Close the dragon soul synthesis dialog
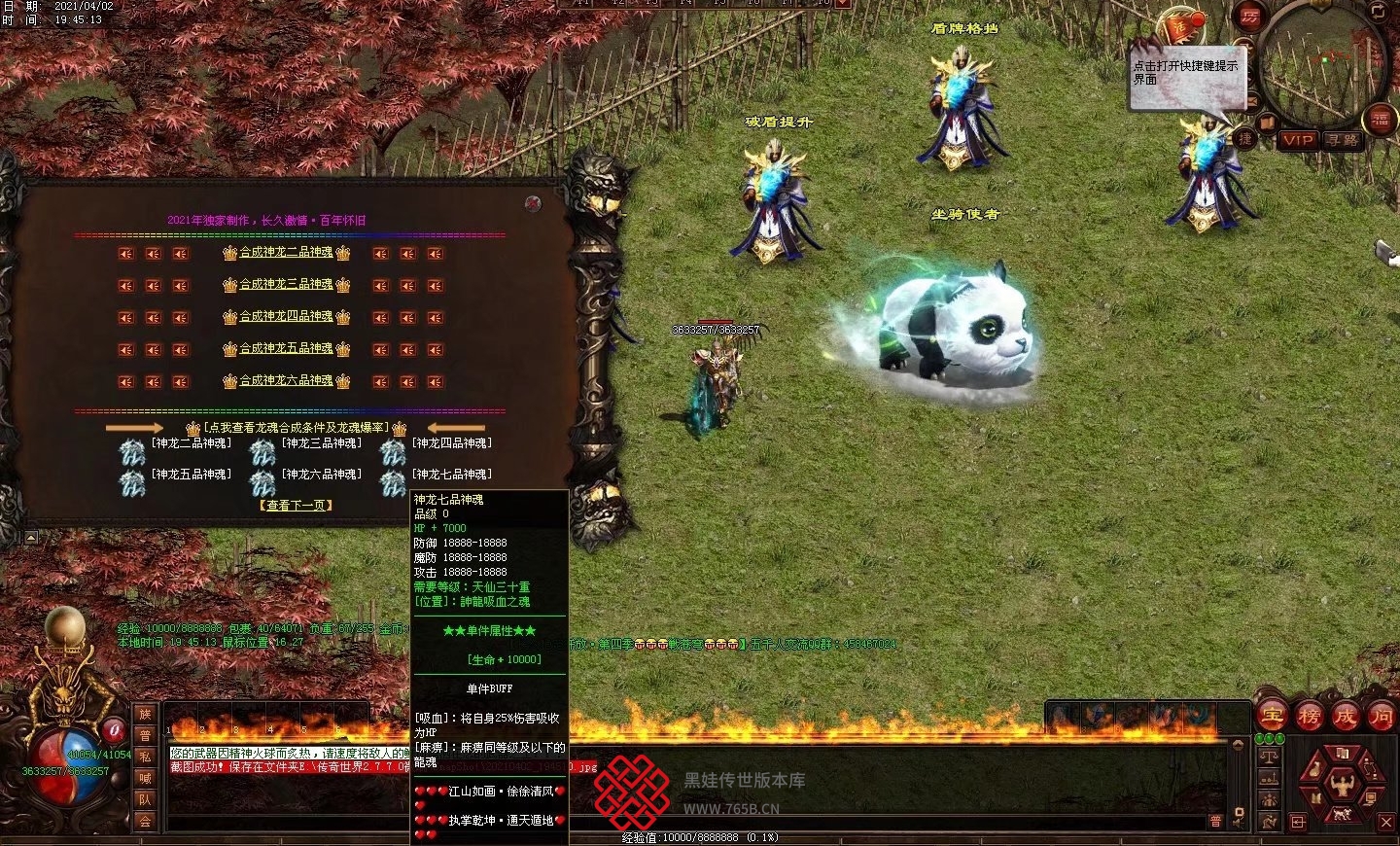The width and height of the screenshot is (1400, 846). (x=532, y=203)
